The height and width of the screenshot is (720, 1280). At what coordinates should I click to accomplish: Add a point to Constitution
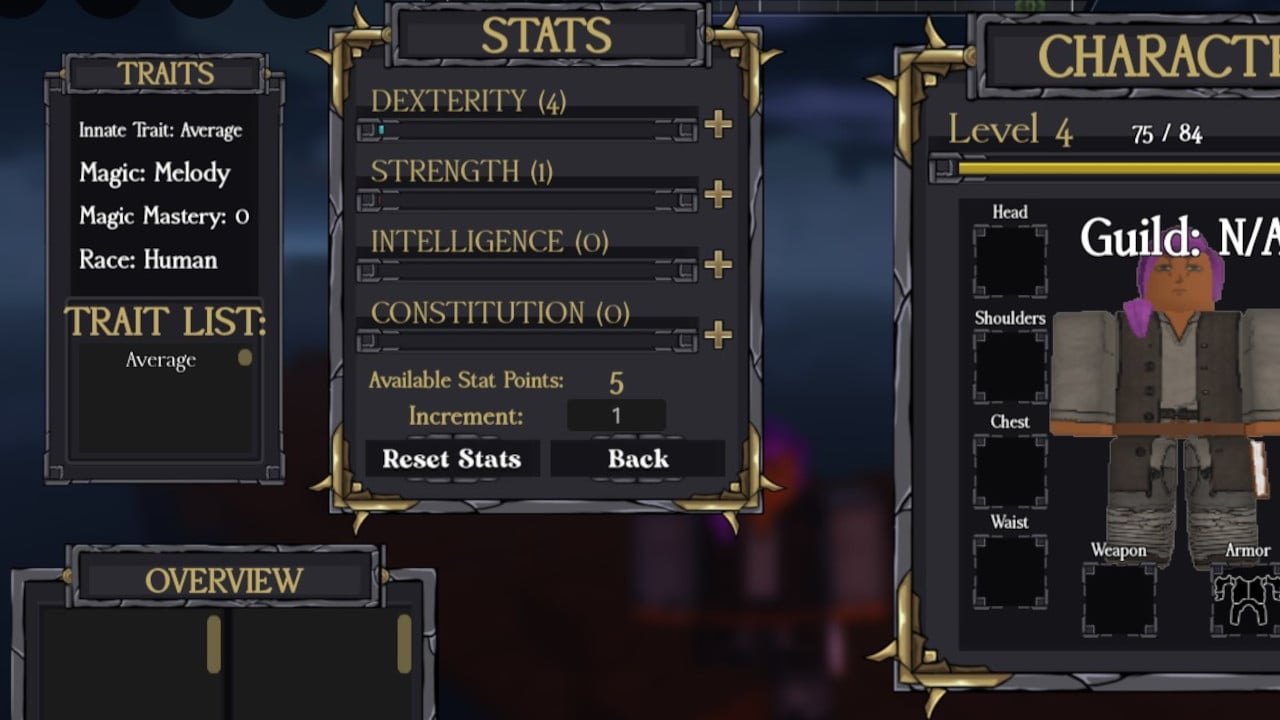click(717, 335)
